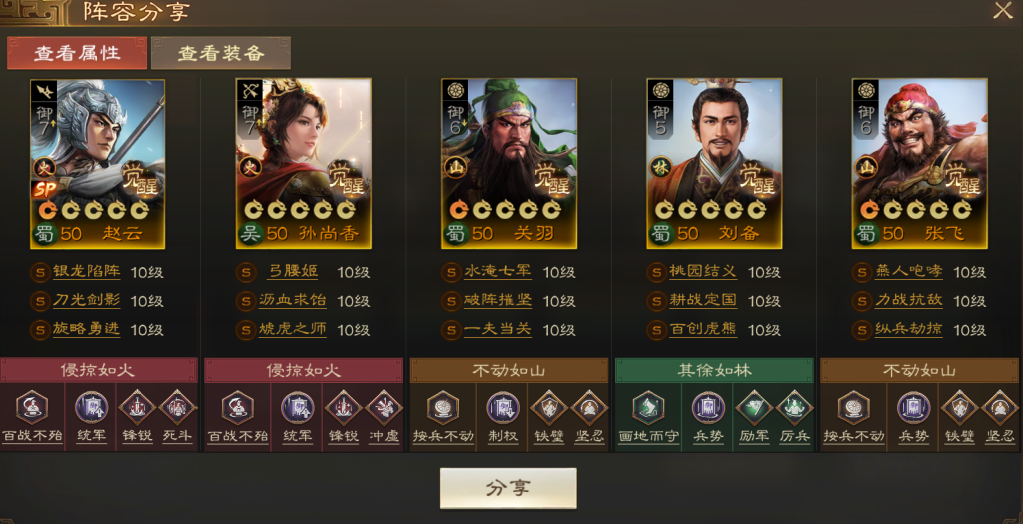This screenshot has height=524, width=1023.
Task: Choose the 关羽 hero card
Action: tap(509, 163)
